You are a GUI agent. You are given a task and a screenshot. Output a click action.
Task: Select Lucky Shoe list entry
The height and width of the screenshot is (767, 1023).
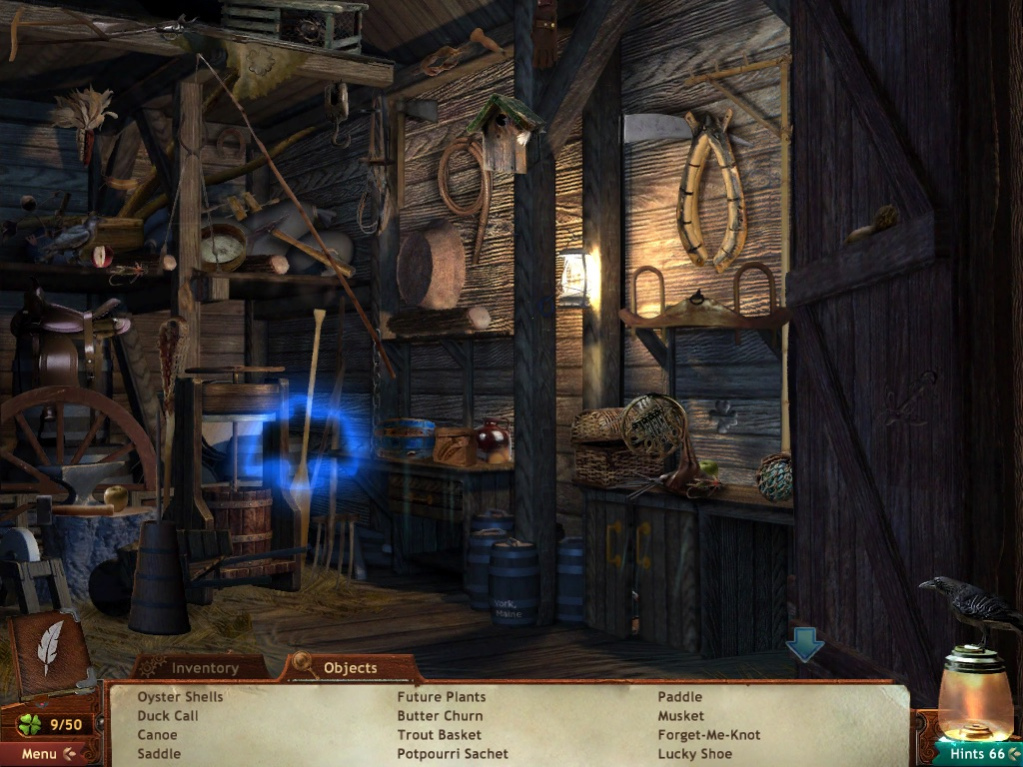tap(695, 754)
